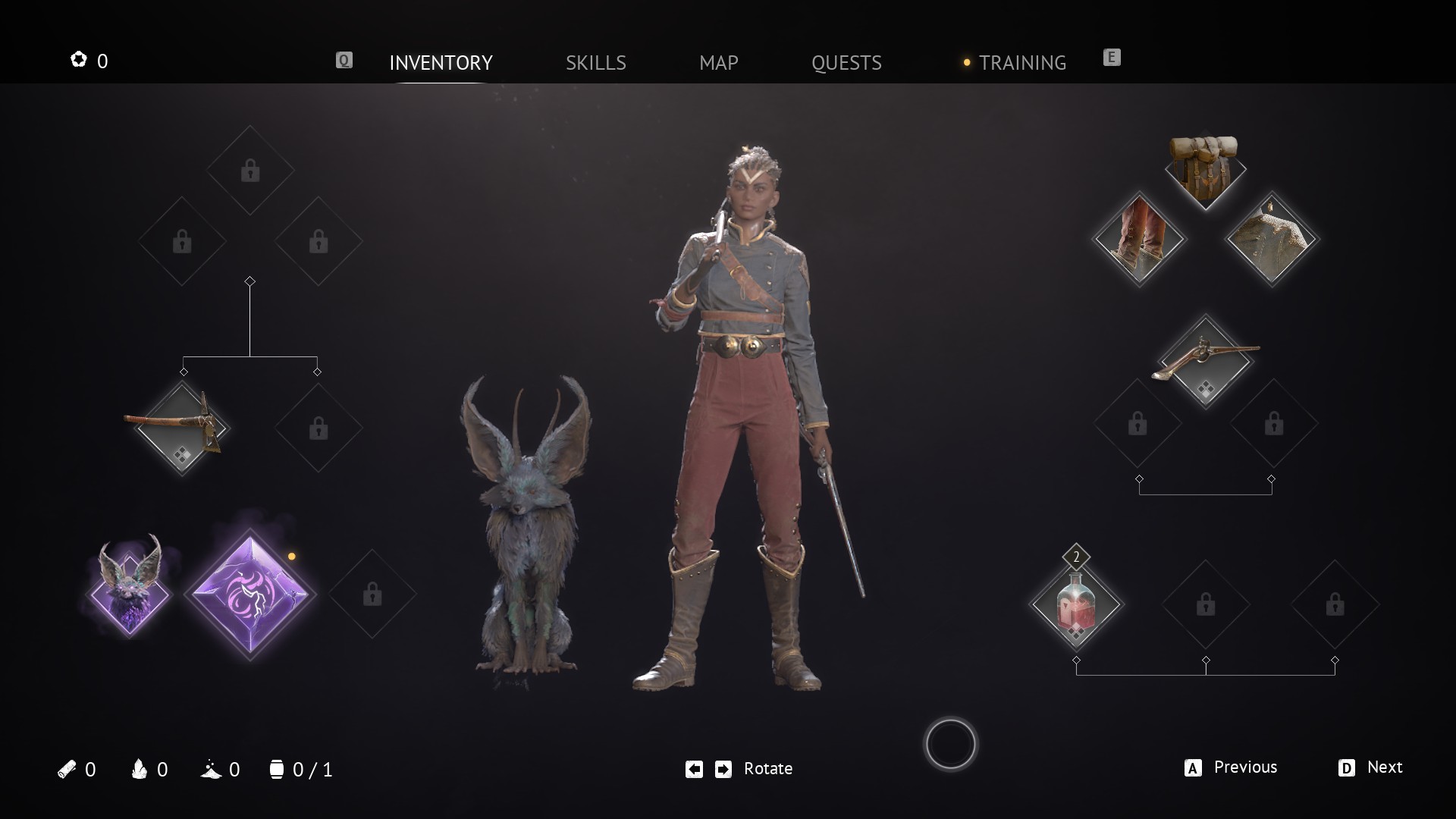Select the axe weapon slot
The image size is (1456, 819).
pyautogui.click(x=182, y=428)
